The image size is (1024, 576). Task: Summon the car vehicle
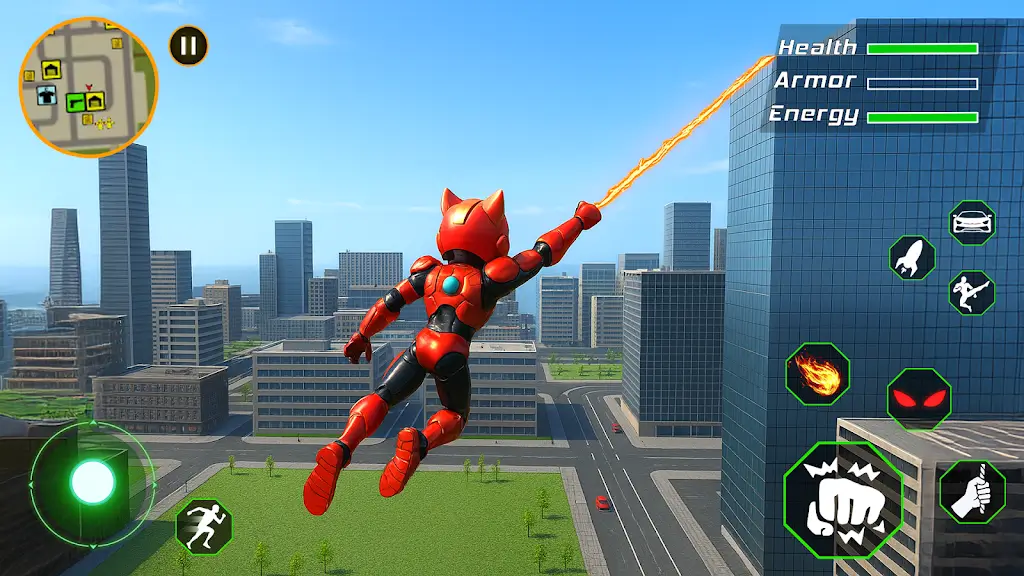(x=971, y=222)
